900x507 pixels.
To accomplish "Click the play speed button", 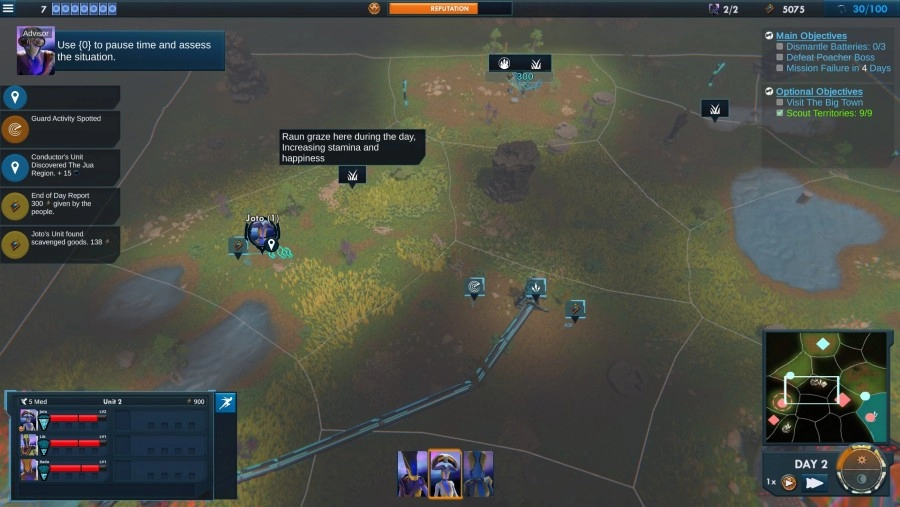I will (x=790, y=482).
